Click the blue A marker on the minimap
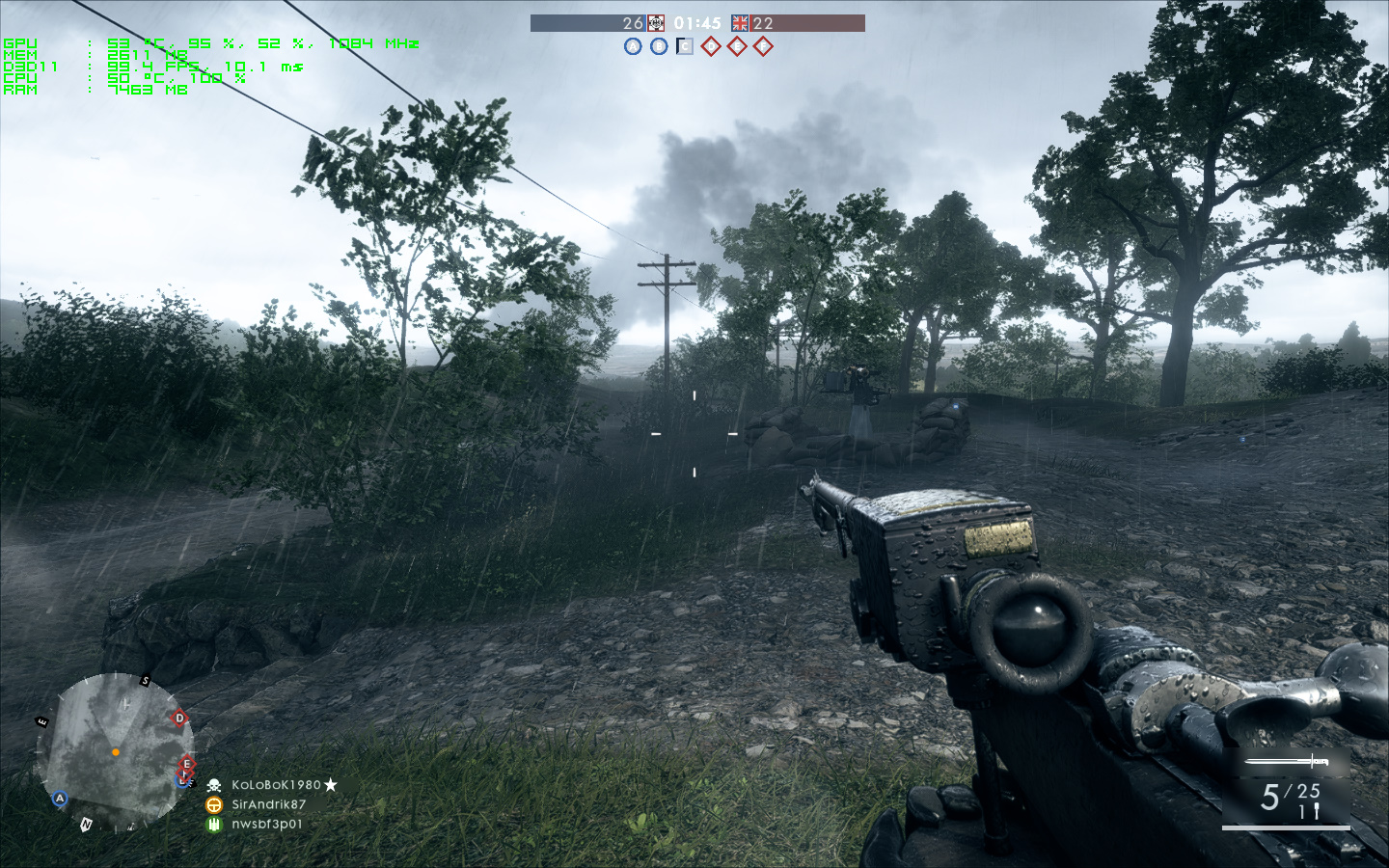This screenshot has width=1389, height=868. click(60, 798)
